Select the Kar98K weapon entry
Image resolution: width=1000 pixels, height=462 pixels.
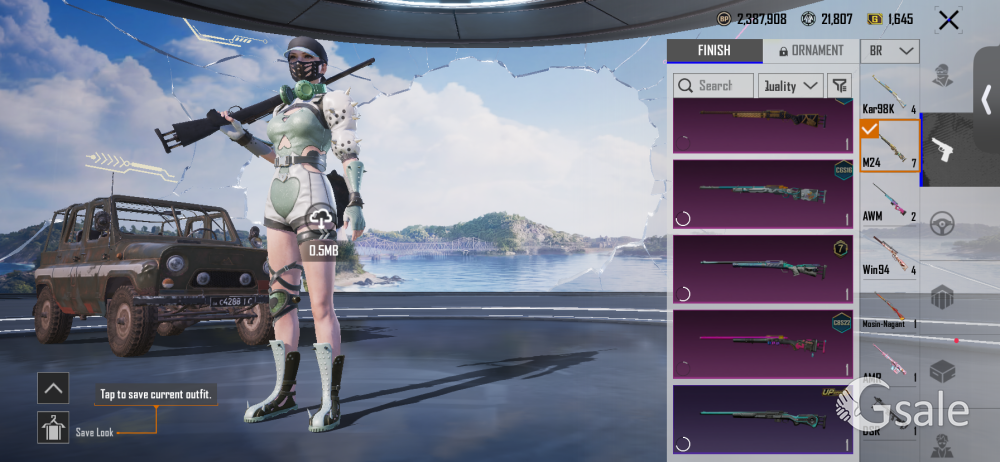point(889,93)
